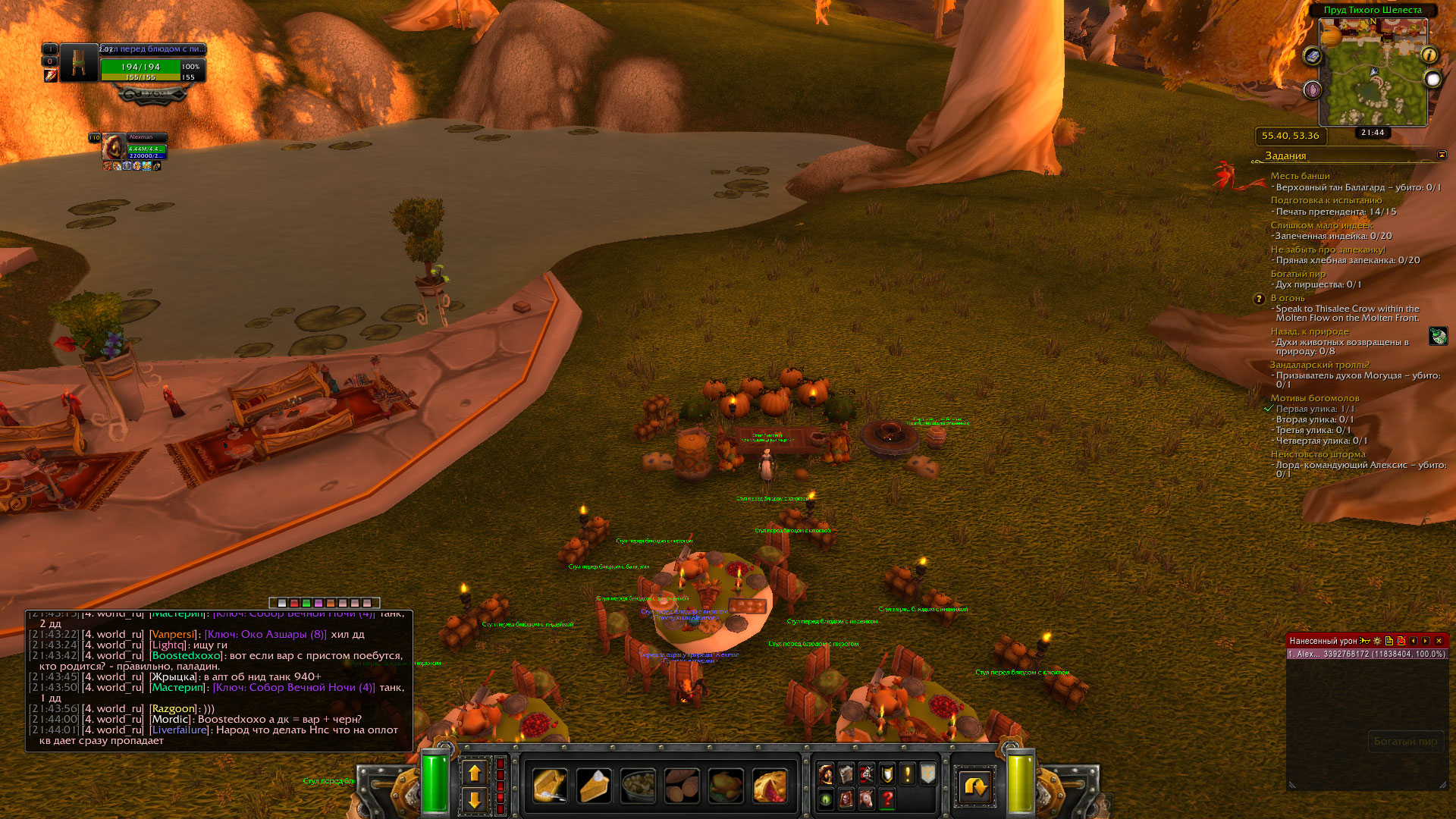Open the horse mounts collection micro button
Image resolution: width=1456 pixels, height=819 pixels.
tap(867, 799)
